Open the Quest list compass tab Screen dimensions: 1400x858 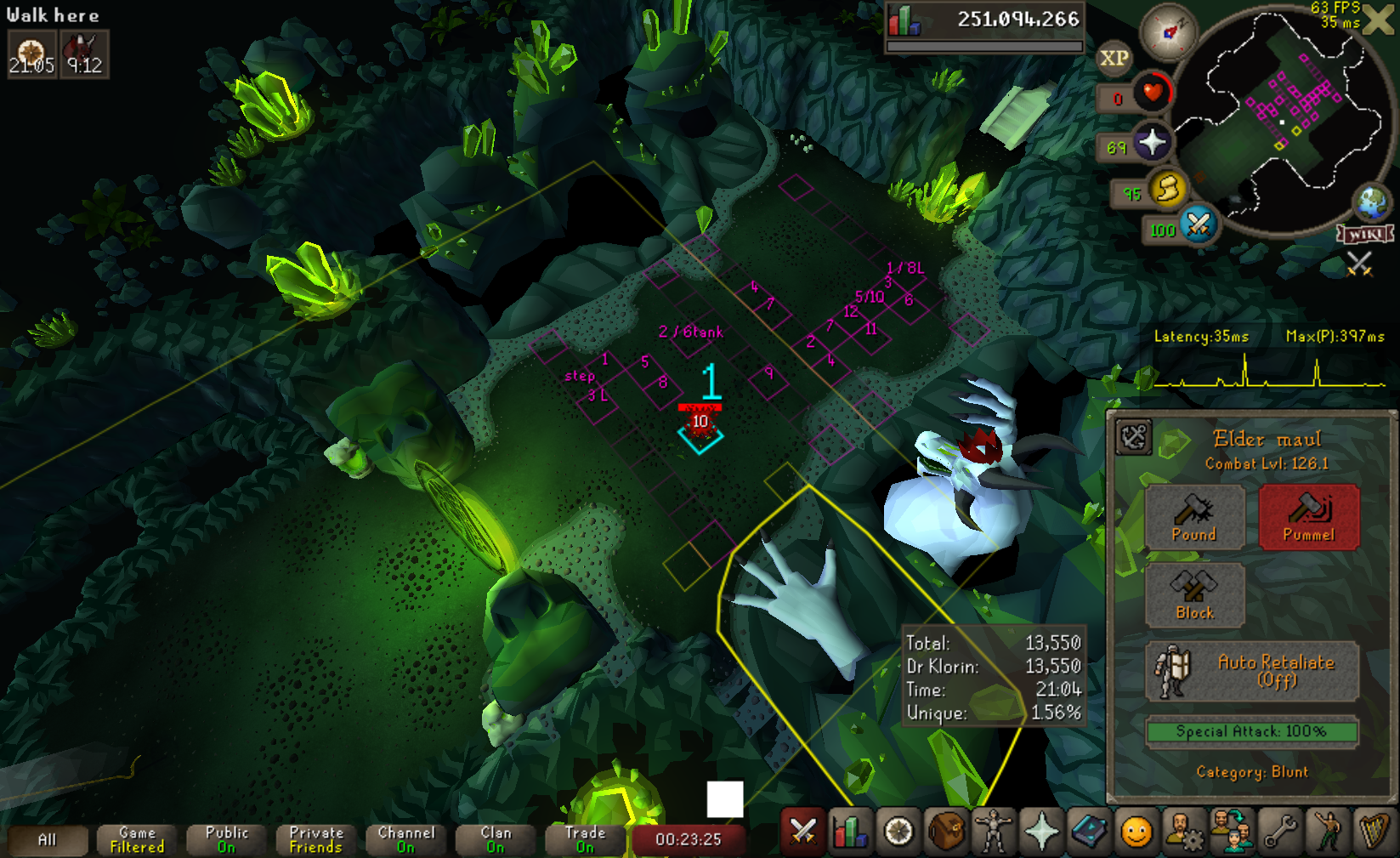click(x=898, y=831)
